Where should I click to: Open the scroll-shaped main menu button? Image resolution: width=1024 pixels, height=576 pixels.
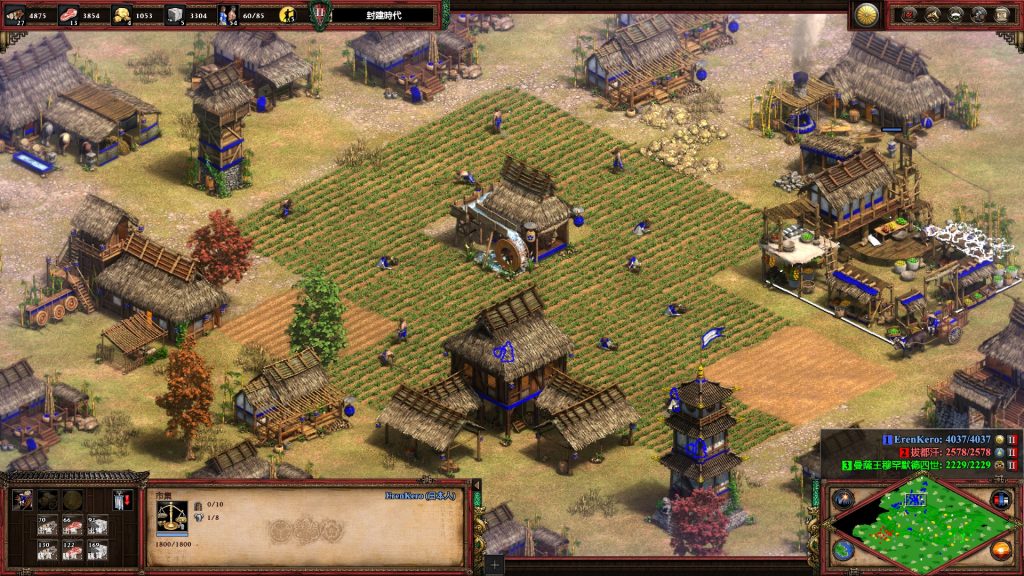pos(1001,14)
